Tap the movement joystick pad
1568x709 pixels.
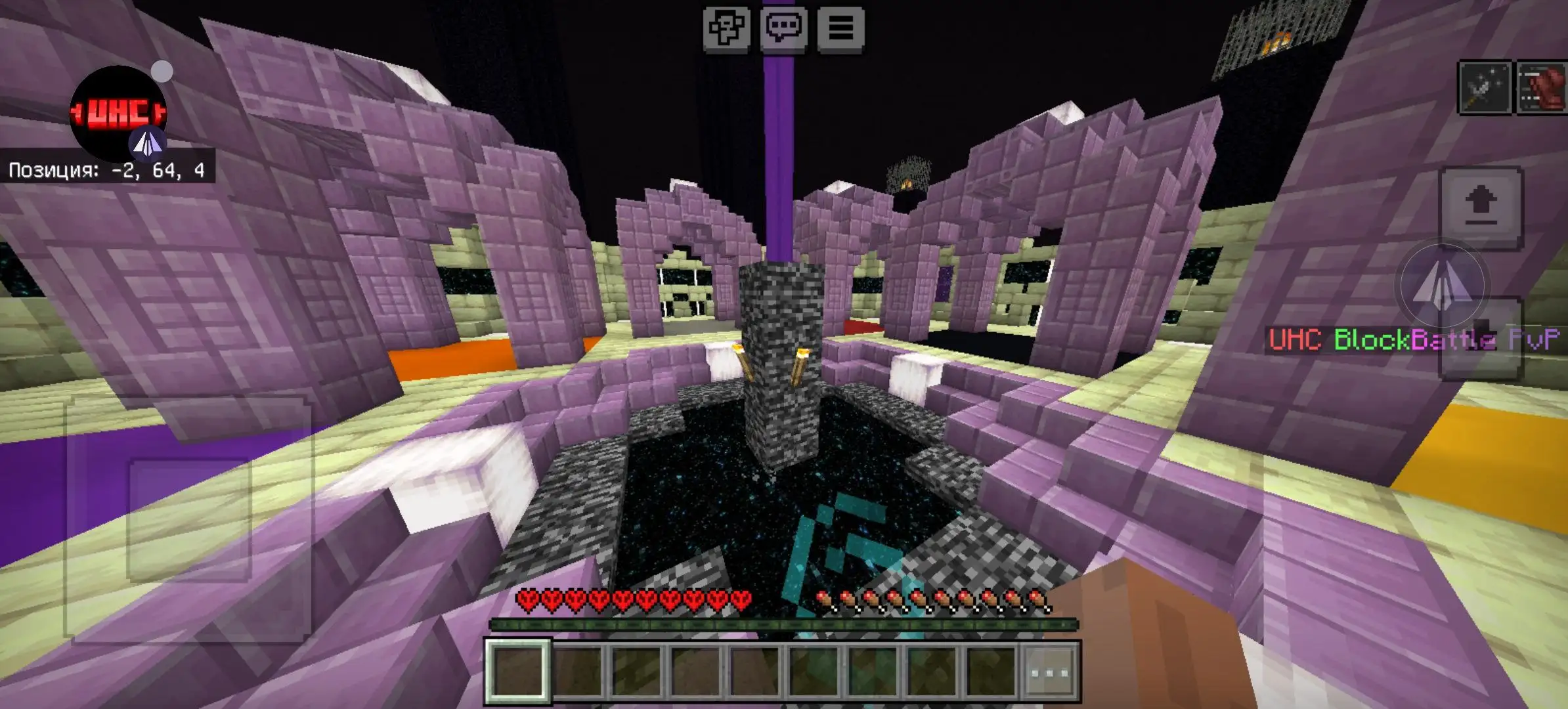tap(188, 520)
